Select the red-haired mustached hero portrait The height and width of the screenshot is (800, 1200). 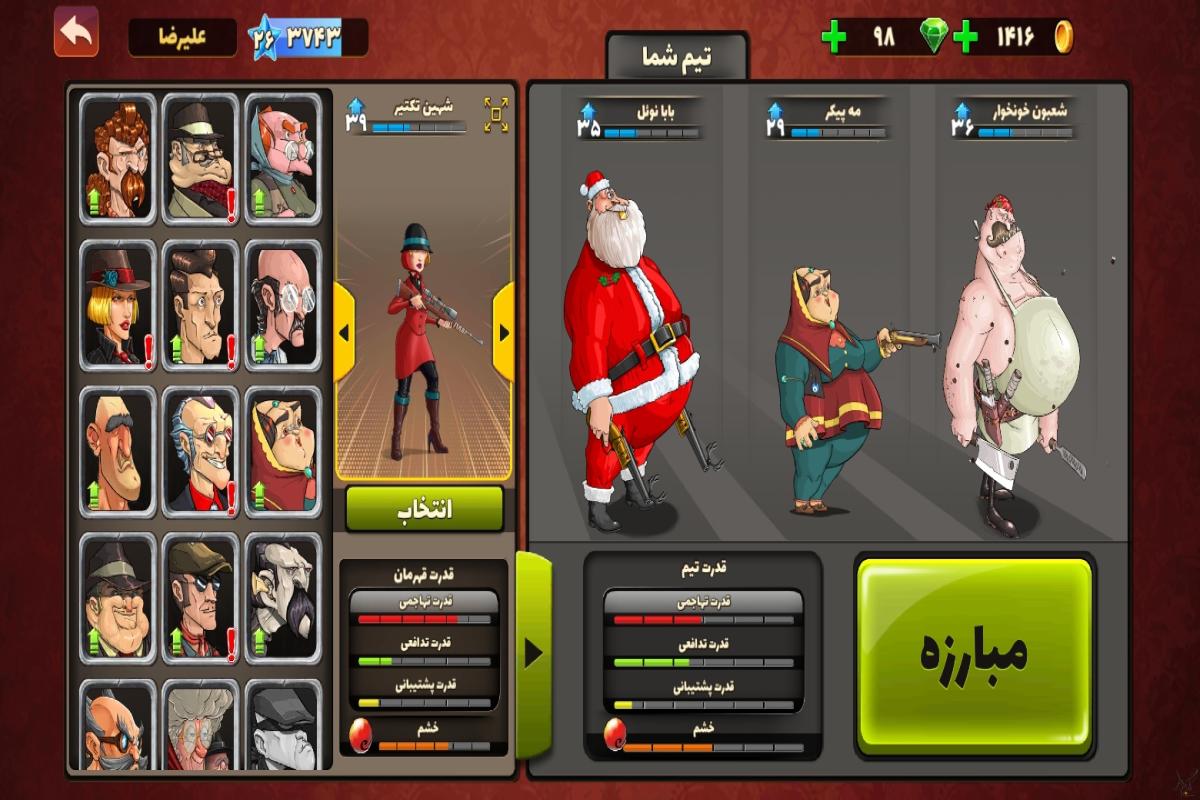[118, 159]
